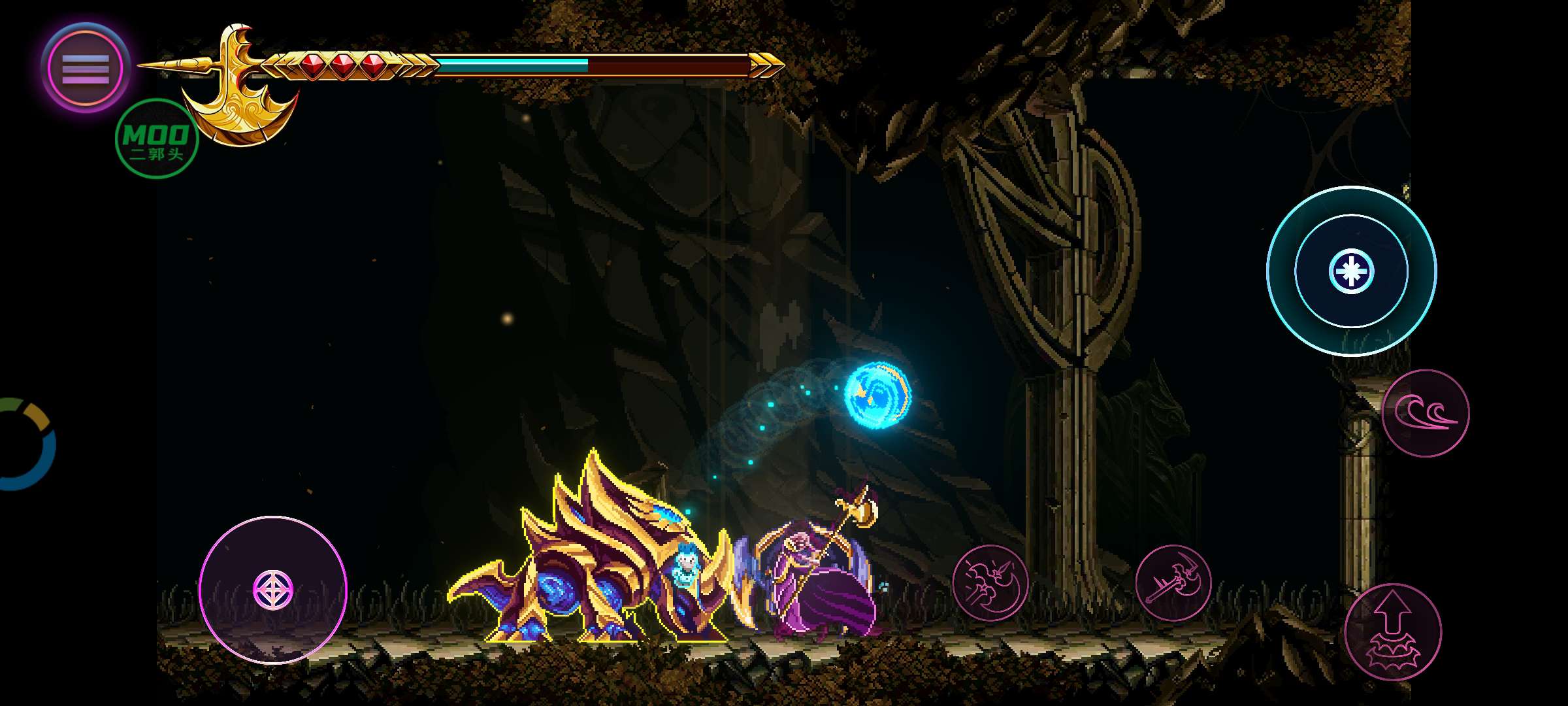Open the hamburger pause menu
This screenshot has height=706, width=1568.
point(86,68)
